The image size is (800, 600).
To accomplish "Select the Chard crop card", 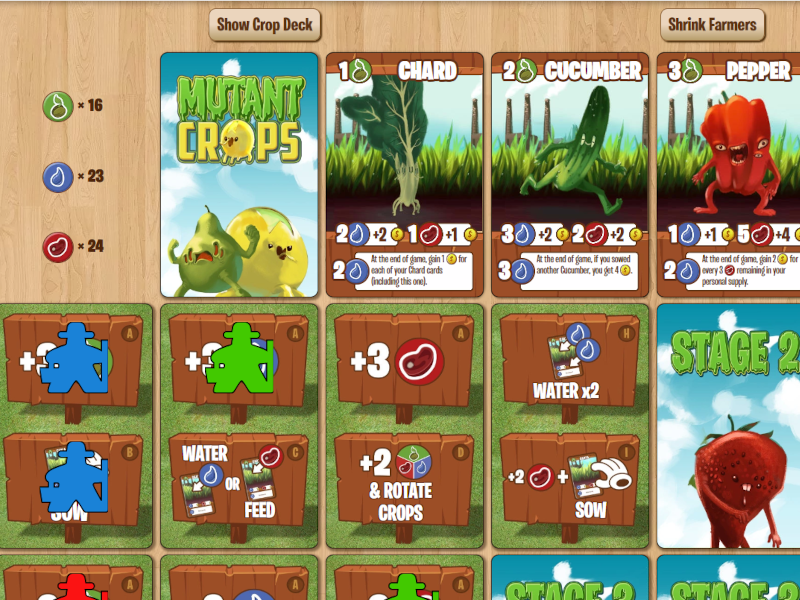I will click(x=404, y=175).
